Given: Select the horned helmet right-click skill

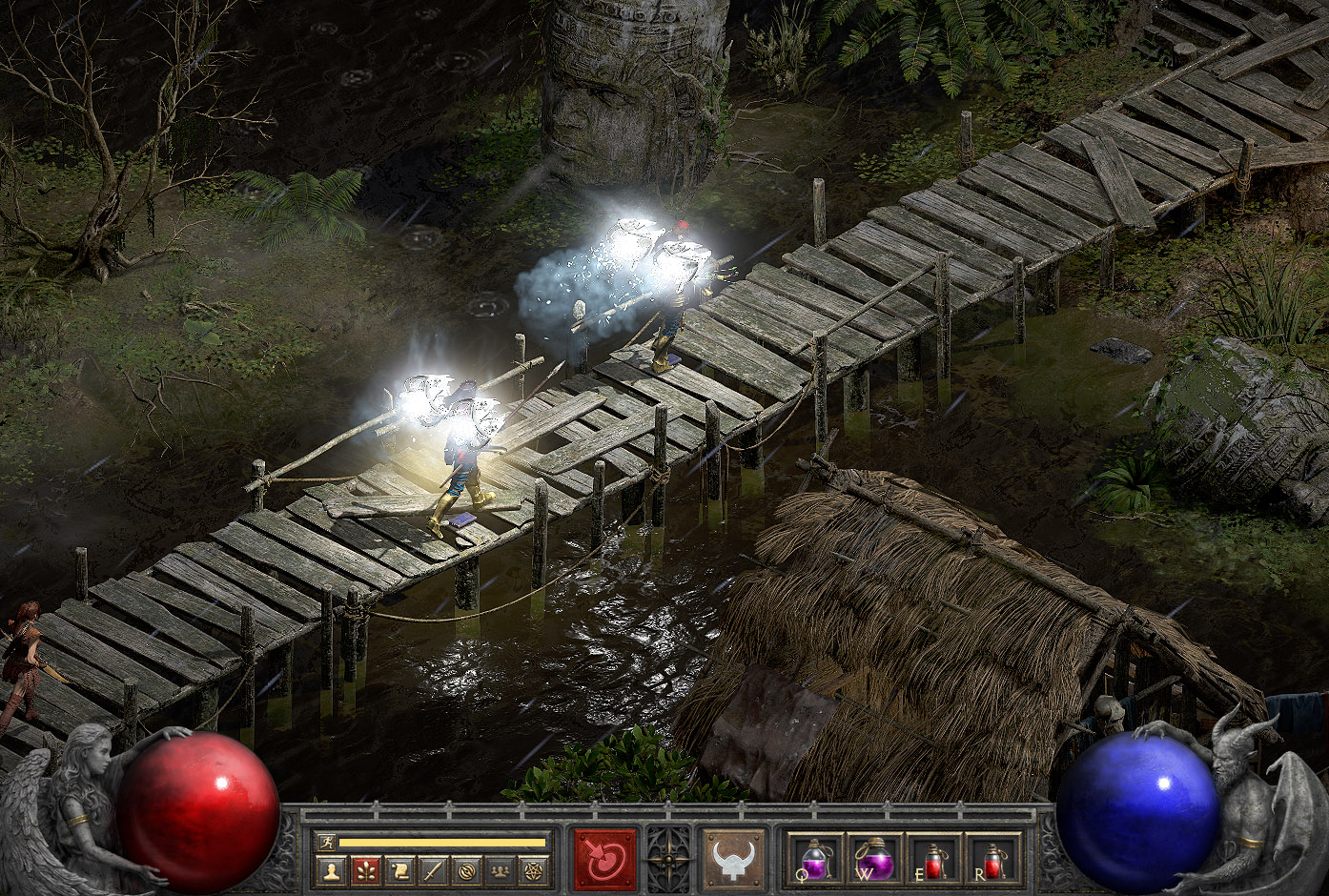Looking at the screenshot, I should [x=733, y=860].
